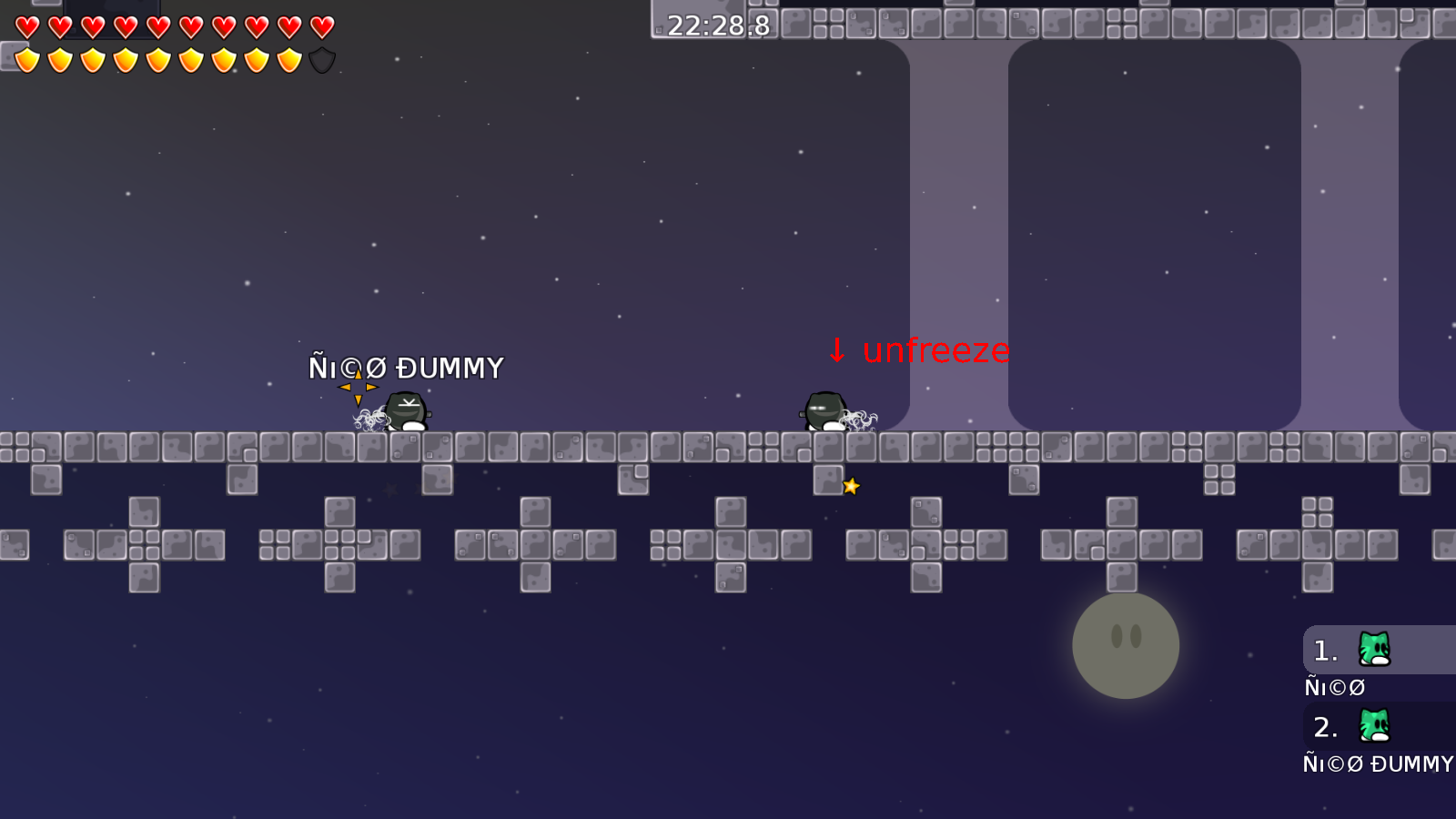Click the player name ÑıᄅØ in the scoreboard
This screenshot has width=1456, height=819.
pyautogui.click(x=1333, y=686)
